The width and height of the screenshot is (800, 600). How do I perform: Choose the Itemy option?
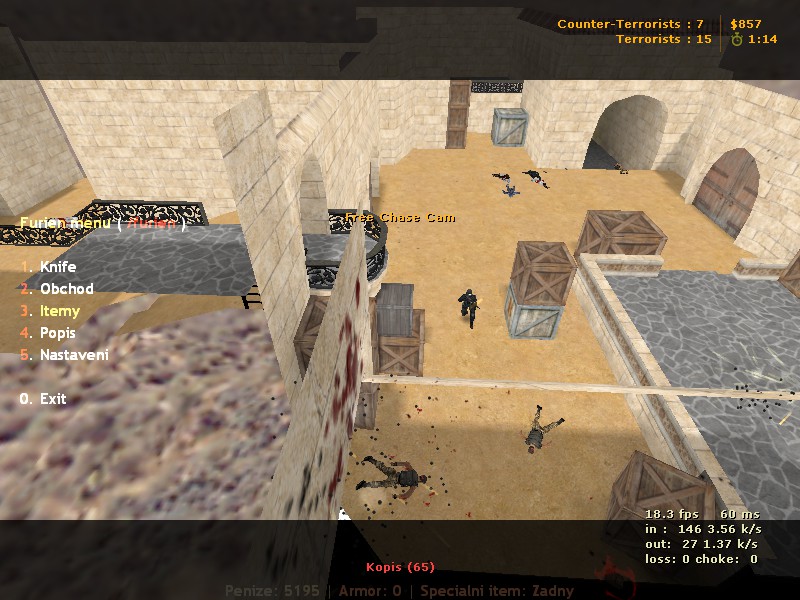[x=59, y=311]
